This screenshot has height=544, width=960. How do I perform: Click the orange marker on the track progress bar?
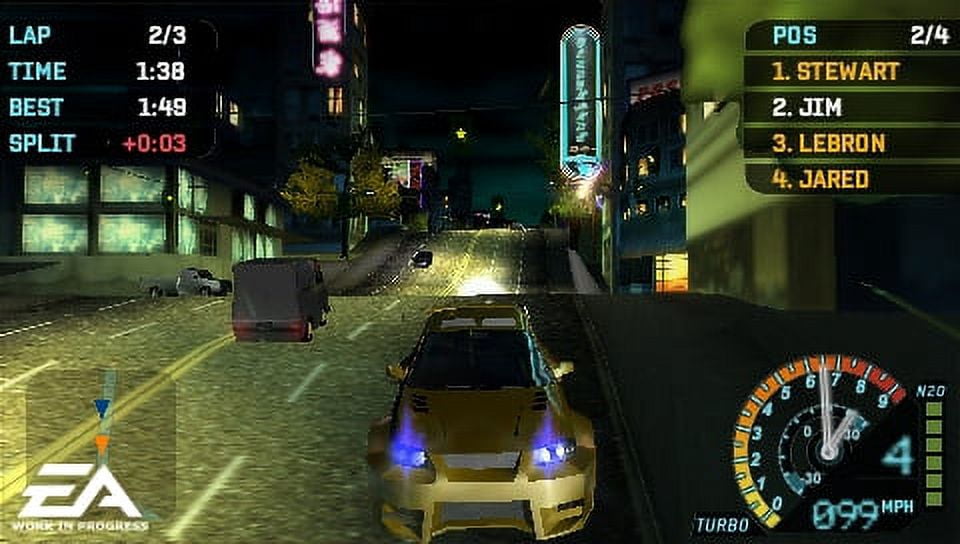click(x=102, y=442)
